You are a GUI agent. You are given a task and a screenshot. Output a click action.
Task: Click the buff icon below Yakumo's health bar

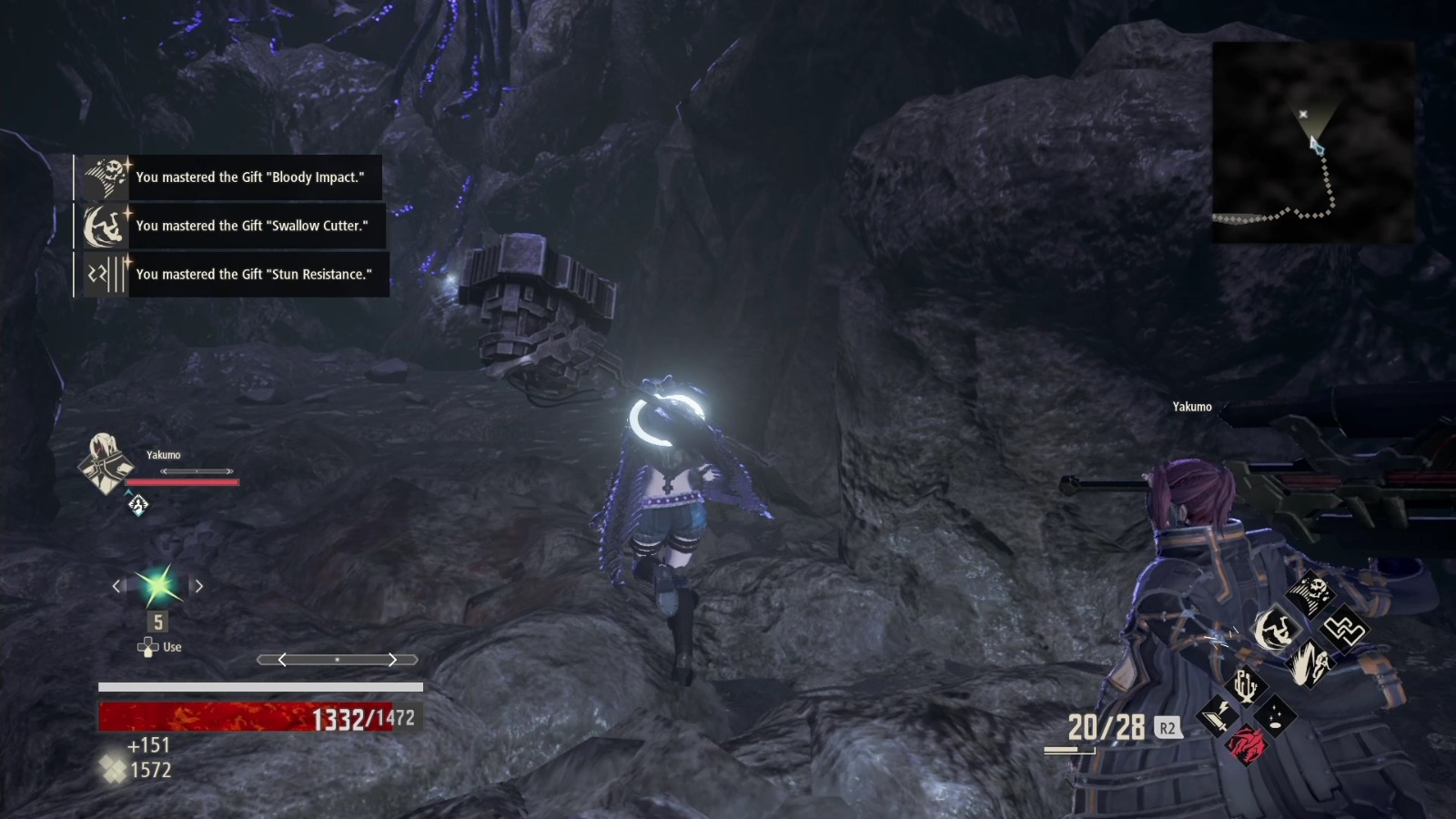coord(138,506)
